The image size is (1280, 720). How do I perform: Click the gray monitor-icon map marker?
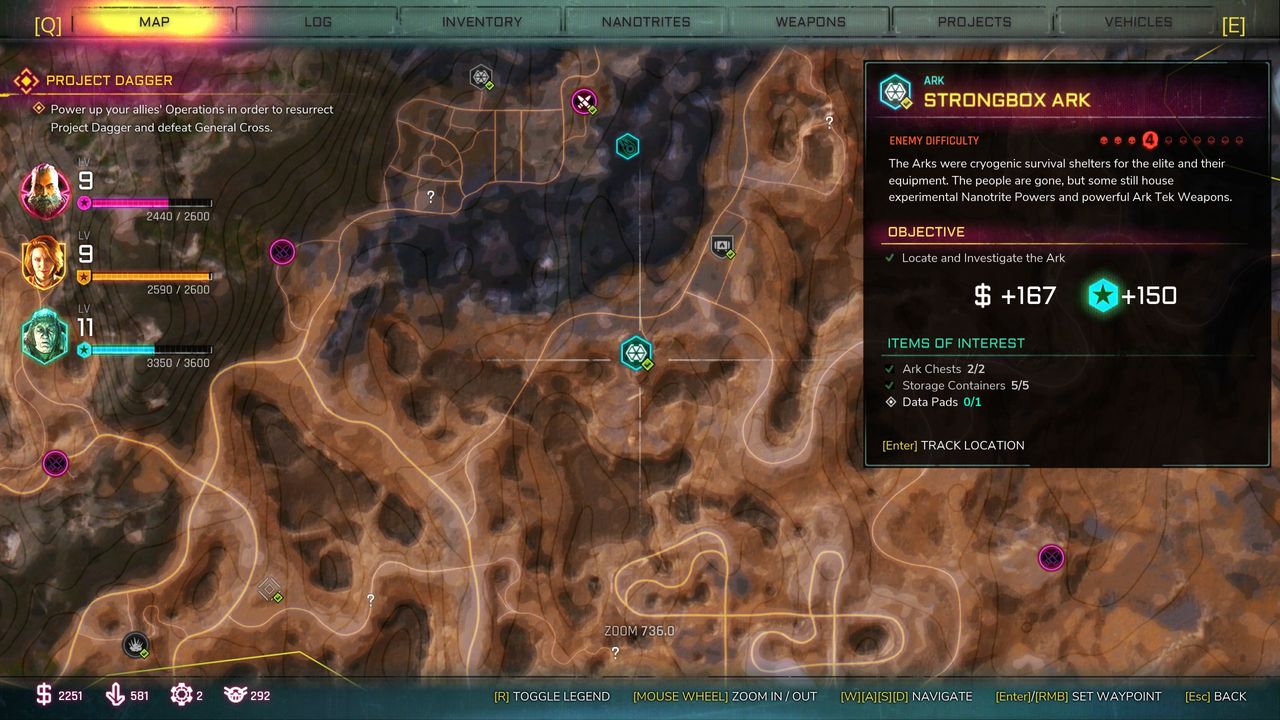(x=722, y=245)
